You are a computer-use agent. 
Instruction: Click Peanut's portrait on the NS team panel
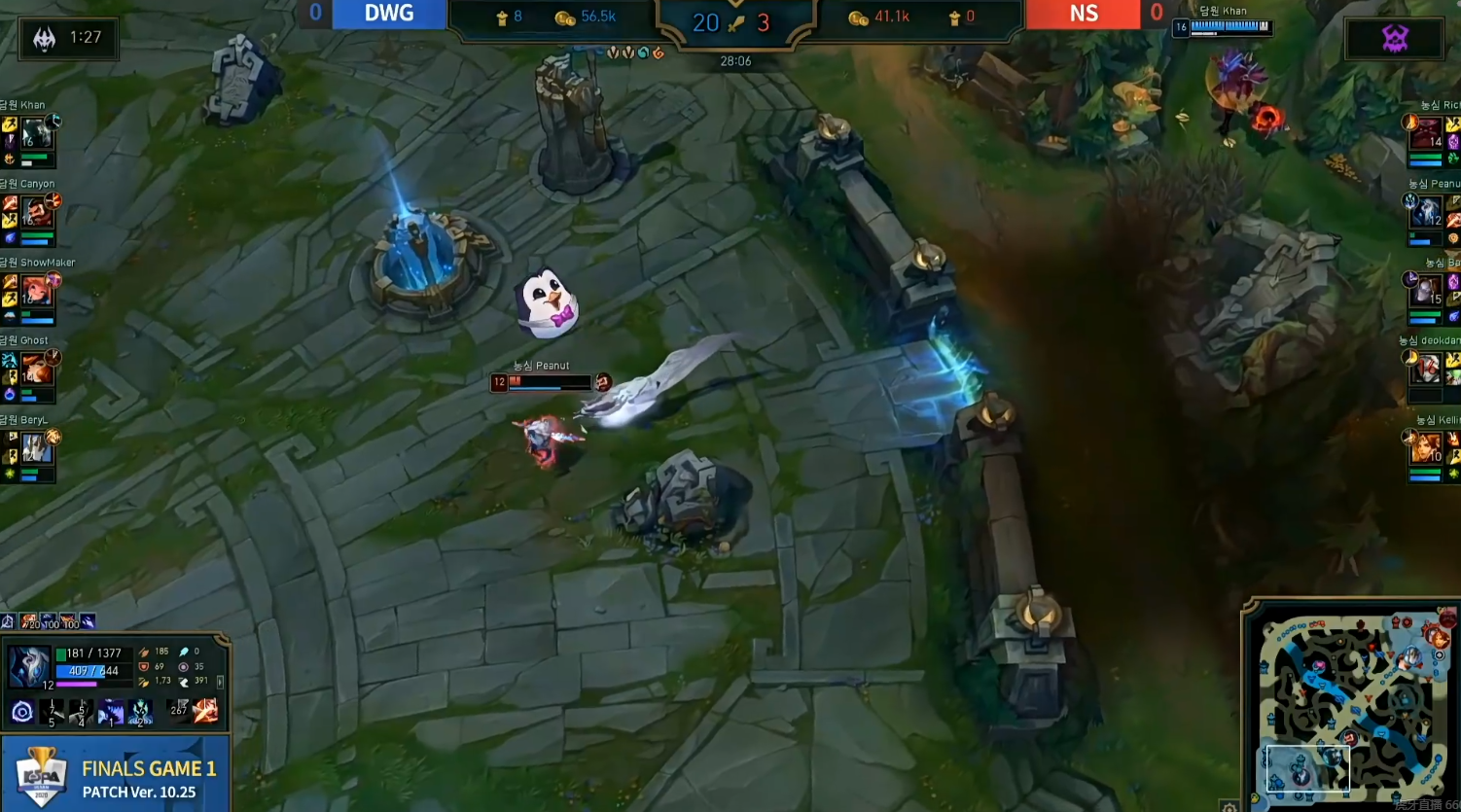pos(1427,210)
